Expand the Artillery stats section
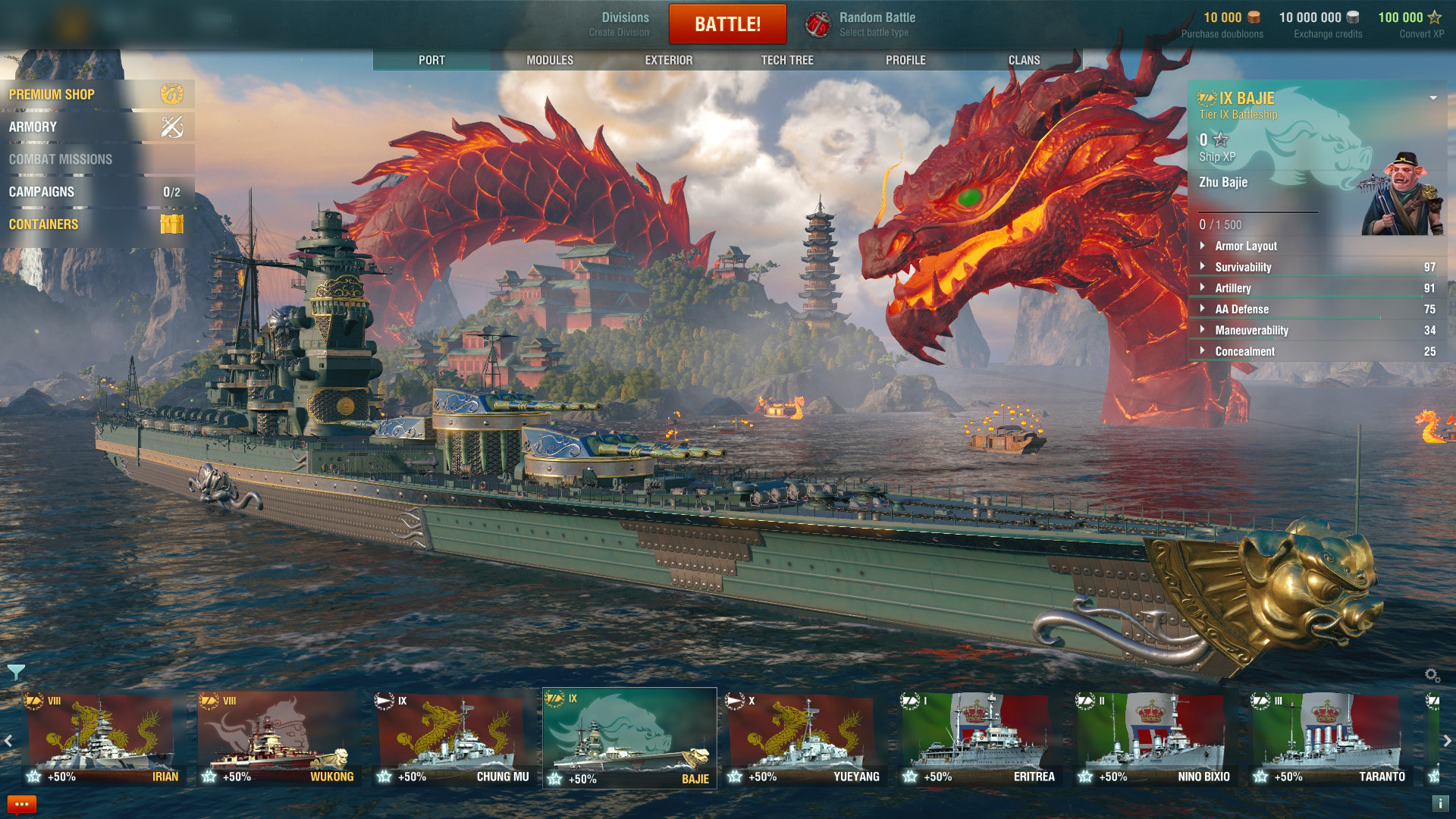1456x819 pixels. pos(1233,288)
